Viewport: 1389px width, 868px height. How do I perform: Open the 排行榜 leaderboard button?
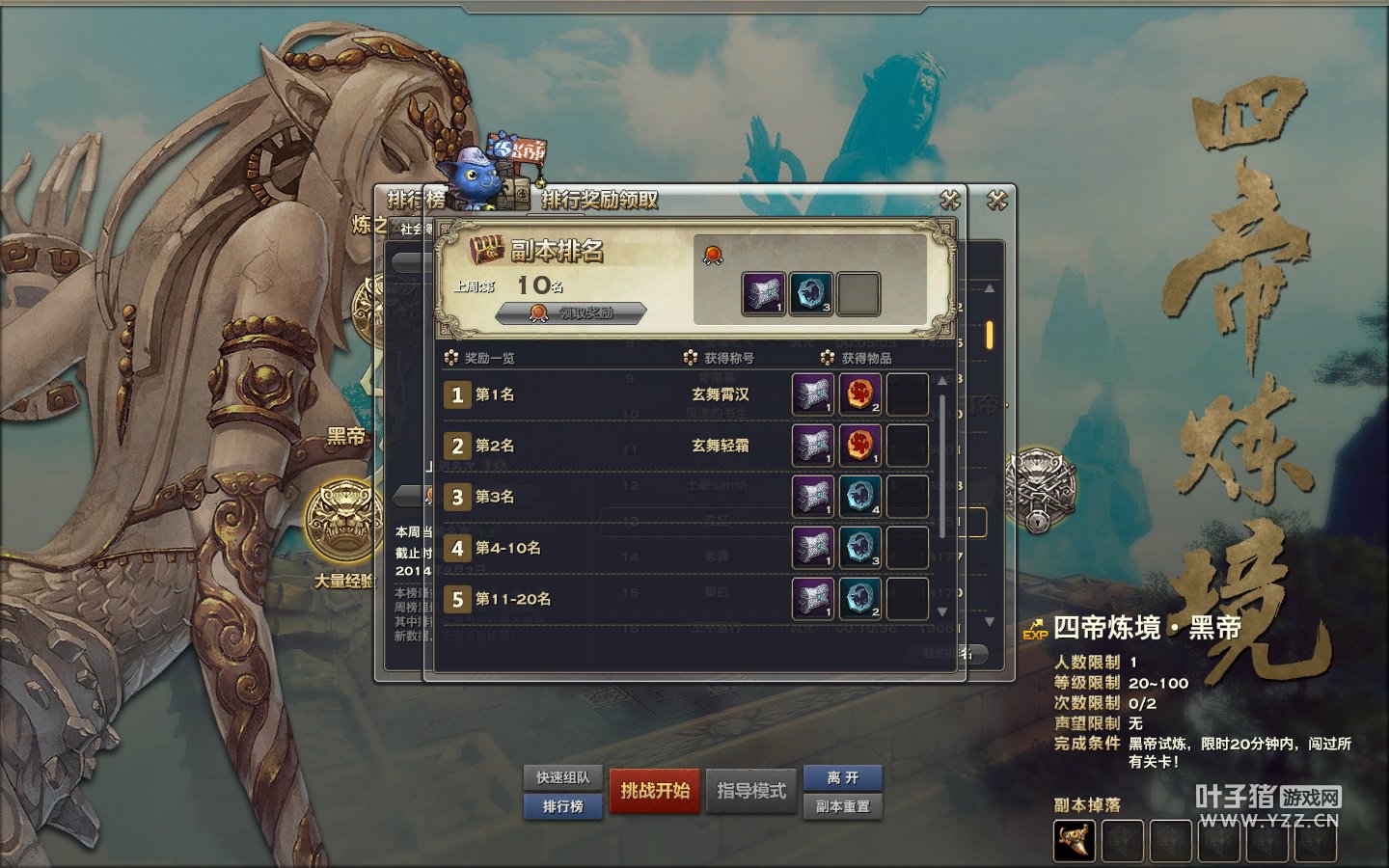563,806
